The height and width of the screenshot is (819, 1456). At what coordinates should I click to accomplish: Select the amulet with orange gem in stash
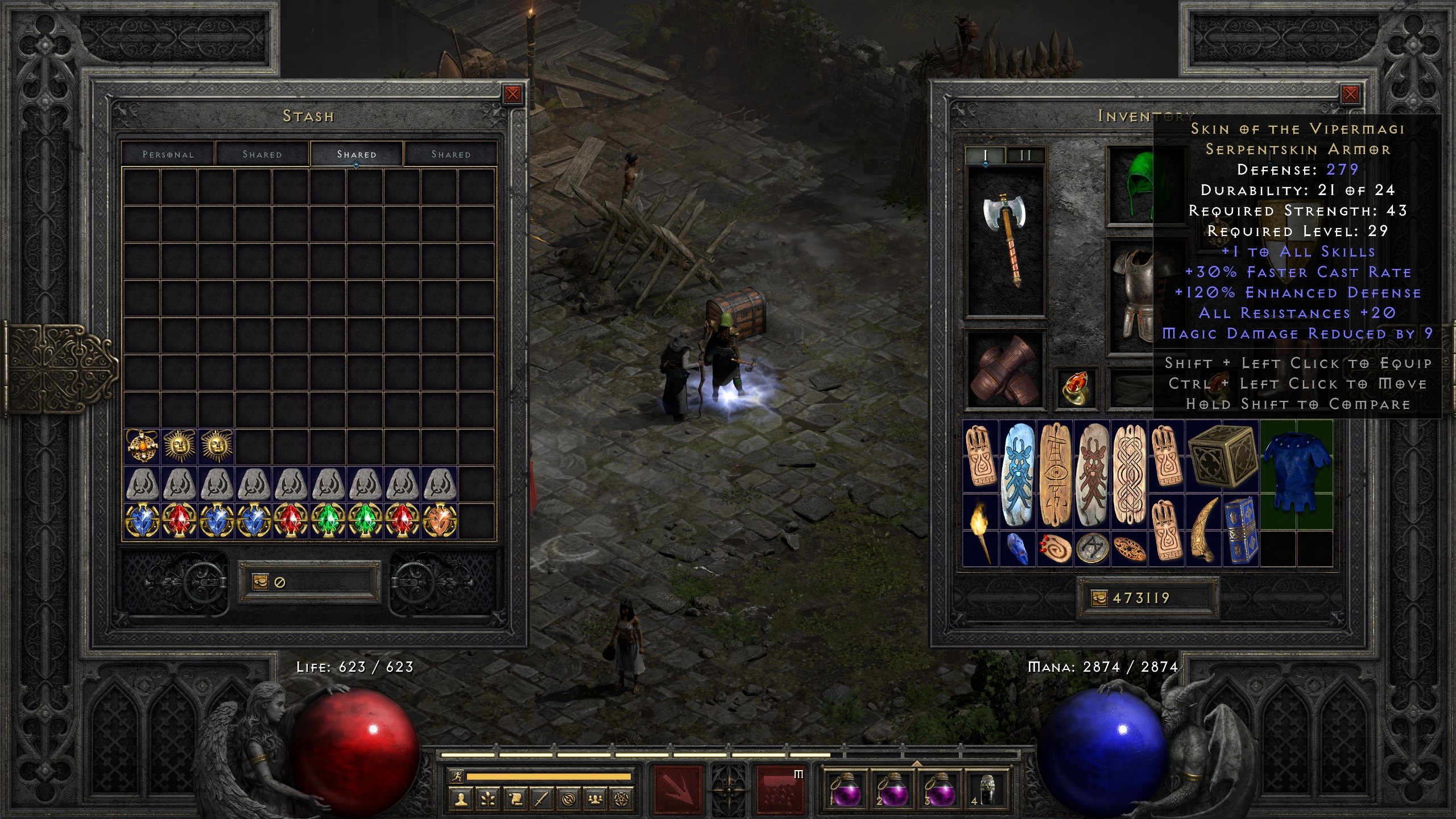tap(142, 445)
